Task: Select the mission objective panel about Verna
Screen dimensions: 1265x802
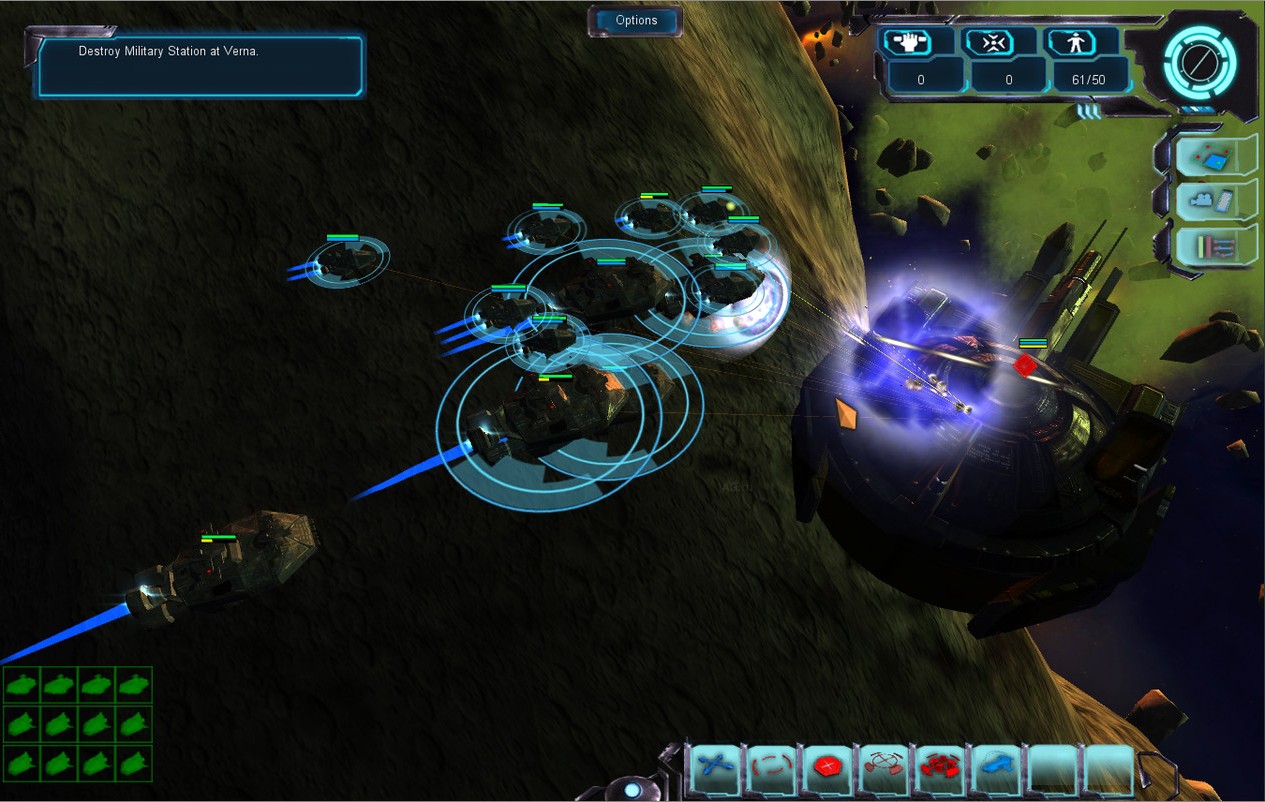Action: [201, 66]
